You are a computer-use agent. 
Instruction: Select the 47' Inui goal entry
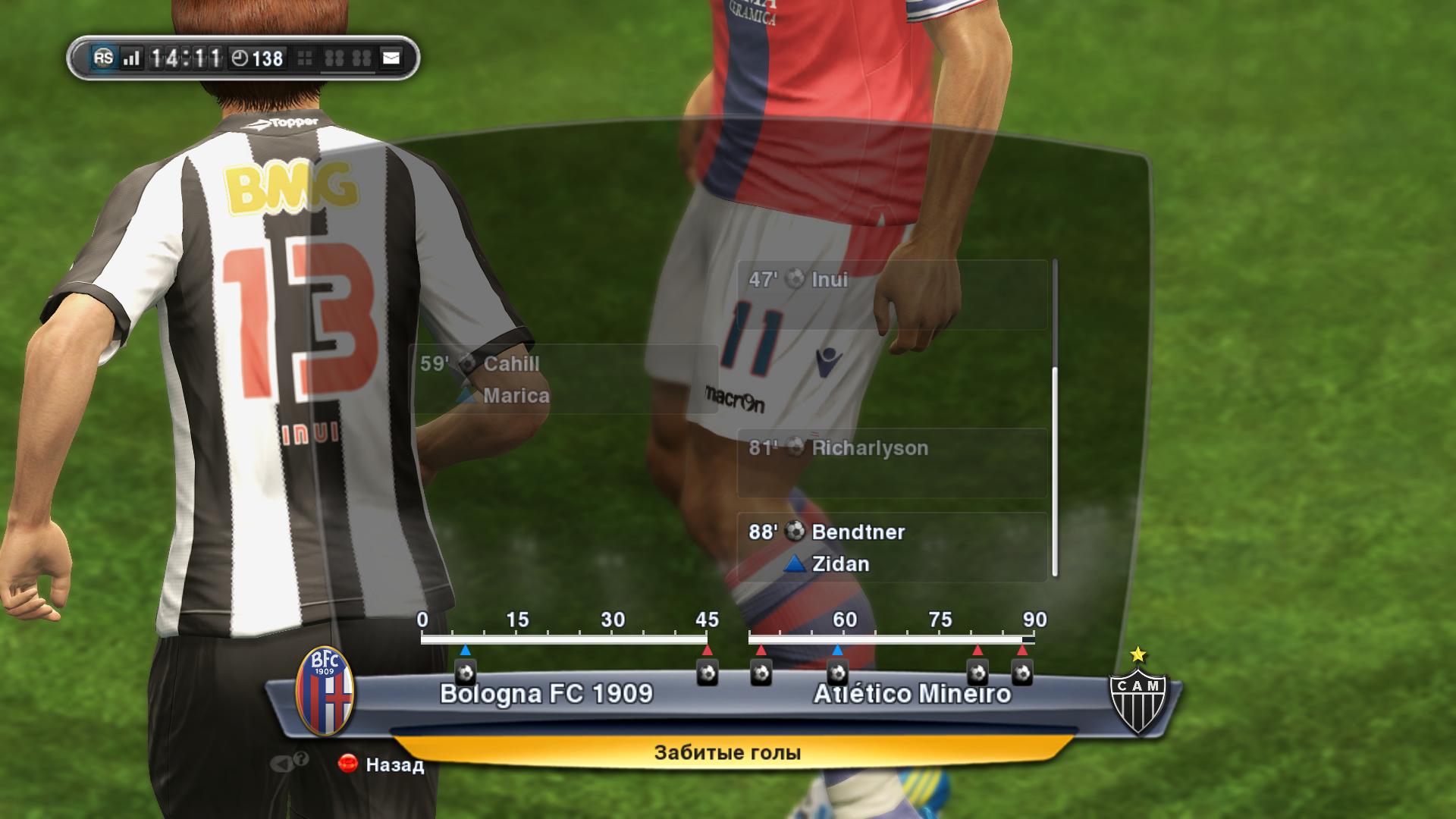click(892, 295)
